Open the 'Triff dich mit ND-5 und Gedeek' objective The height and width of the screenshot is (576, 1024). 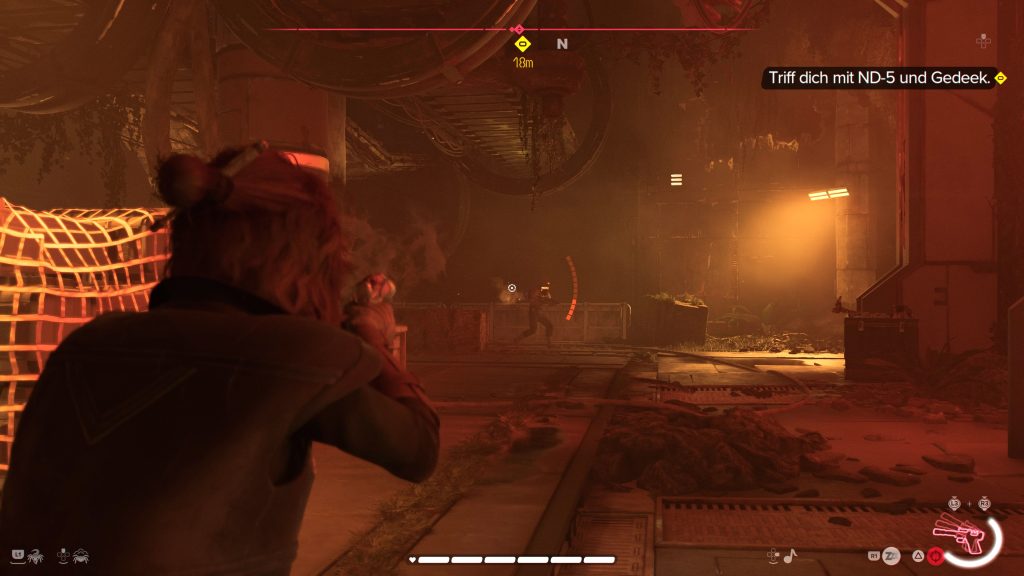point(878,78)
